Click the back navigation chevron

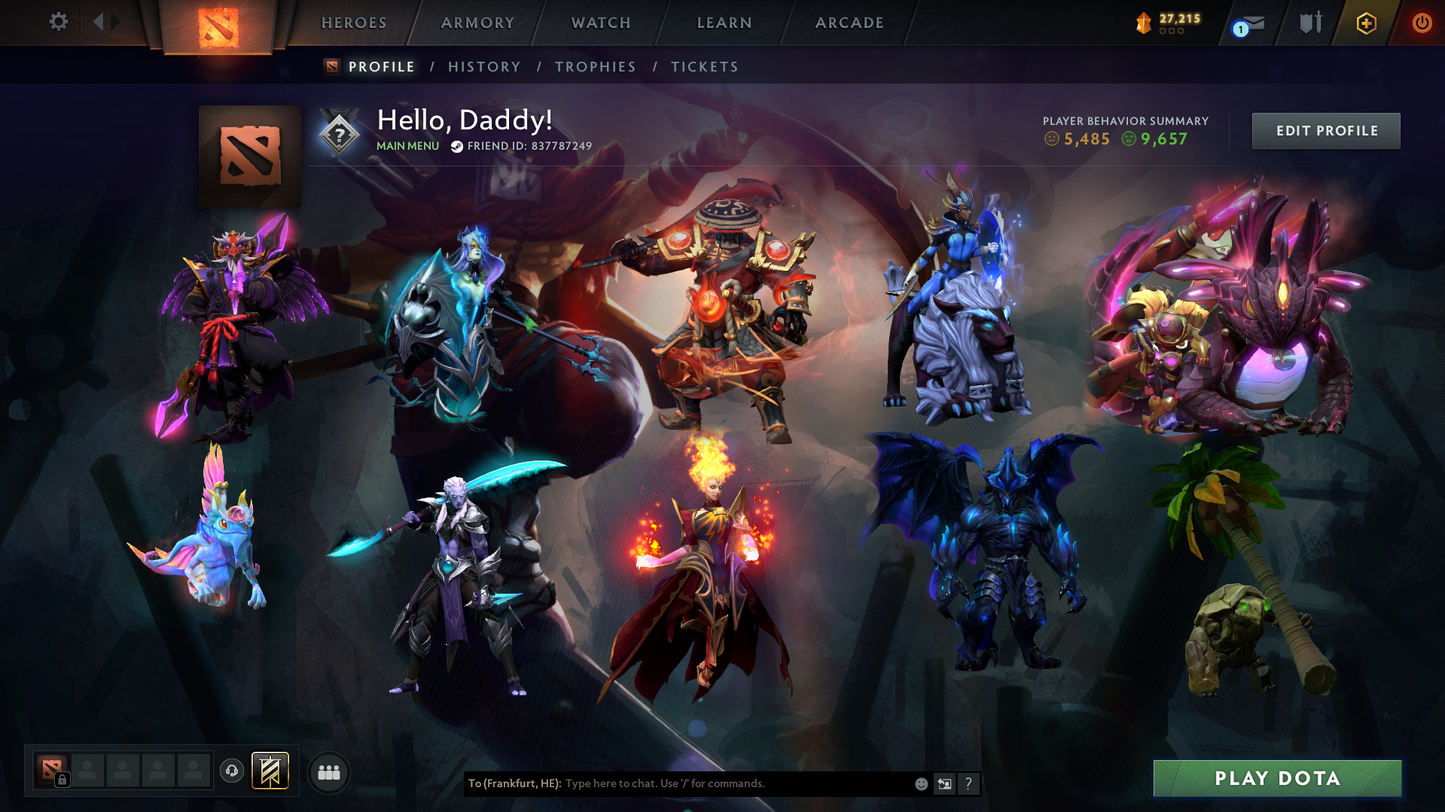[x=96, y=20]
